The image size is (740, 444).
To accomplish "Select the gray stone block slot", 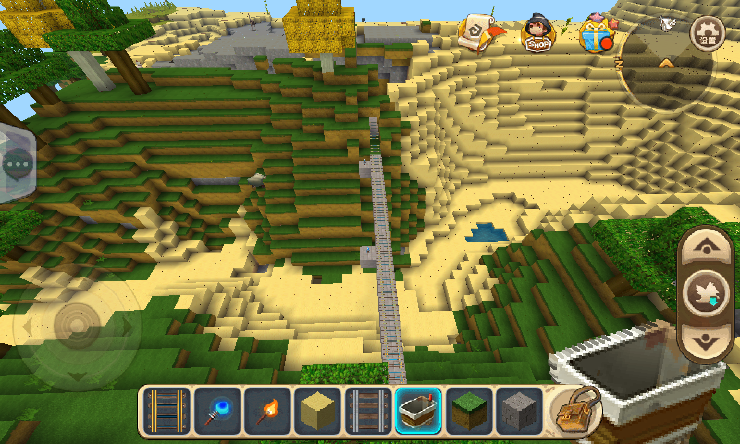I will 518,410.
